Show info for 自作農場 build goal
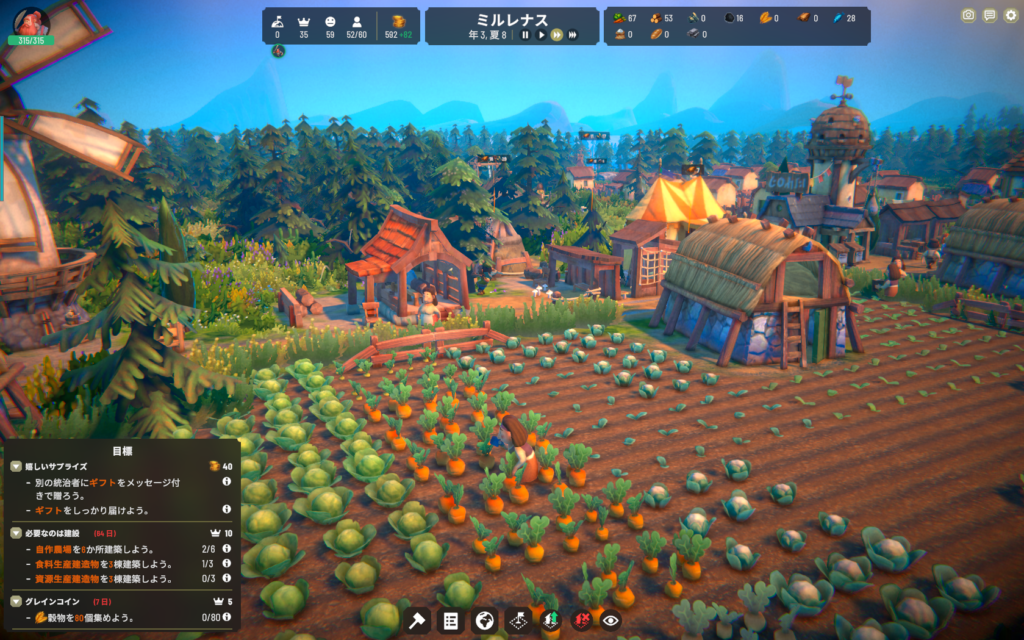The width and height of the screenshot is (1024, 640). [x=226, y=549]
